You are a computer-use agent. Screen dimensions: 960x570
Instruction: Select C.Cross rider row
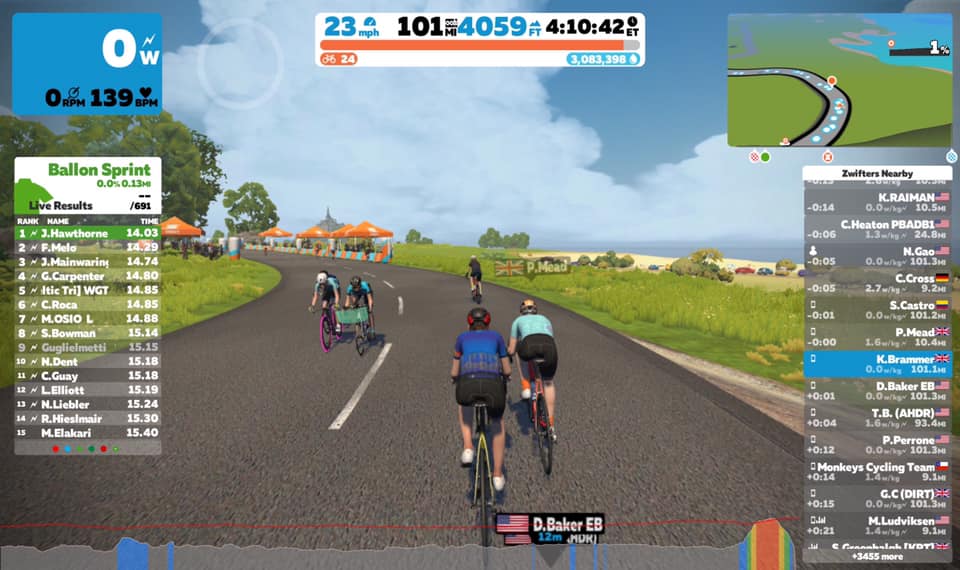click(877, 284)
